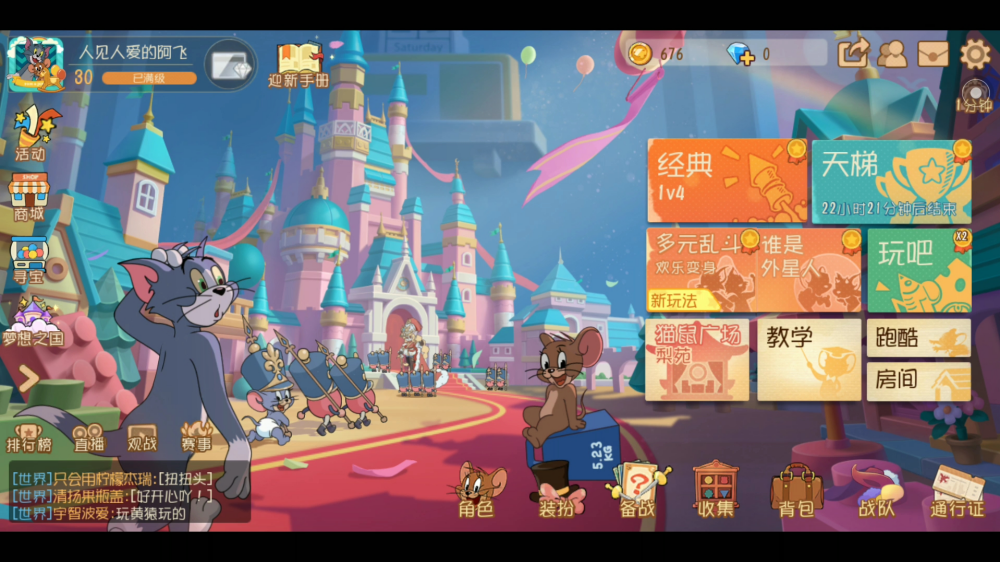
Task: Visit the 商城 shop
Action: pyautogui.click(x=29, y=196)
